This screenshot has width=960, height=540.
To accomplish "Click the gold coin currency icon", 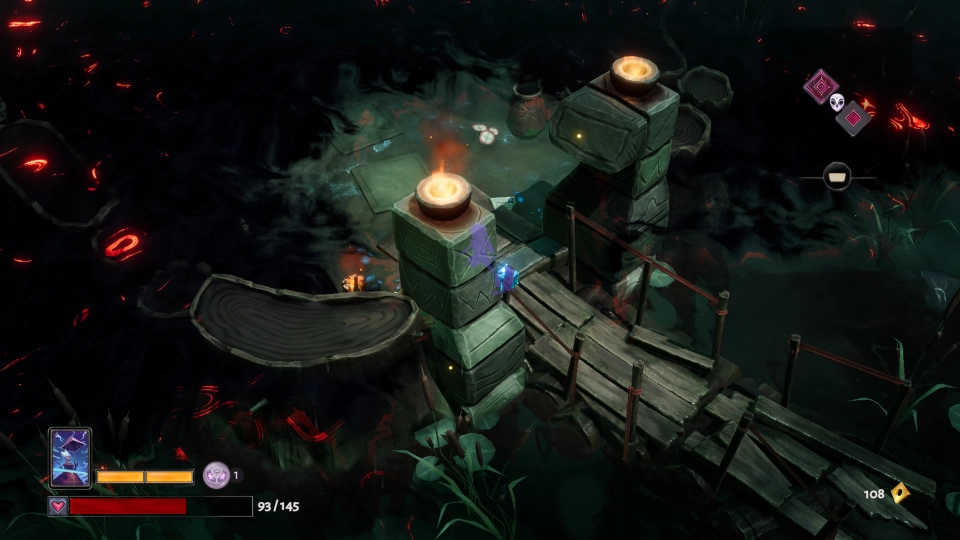I will [900, 492].
